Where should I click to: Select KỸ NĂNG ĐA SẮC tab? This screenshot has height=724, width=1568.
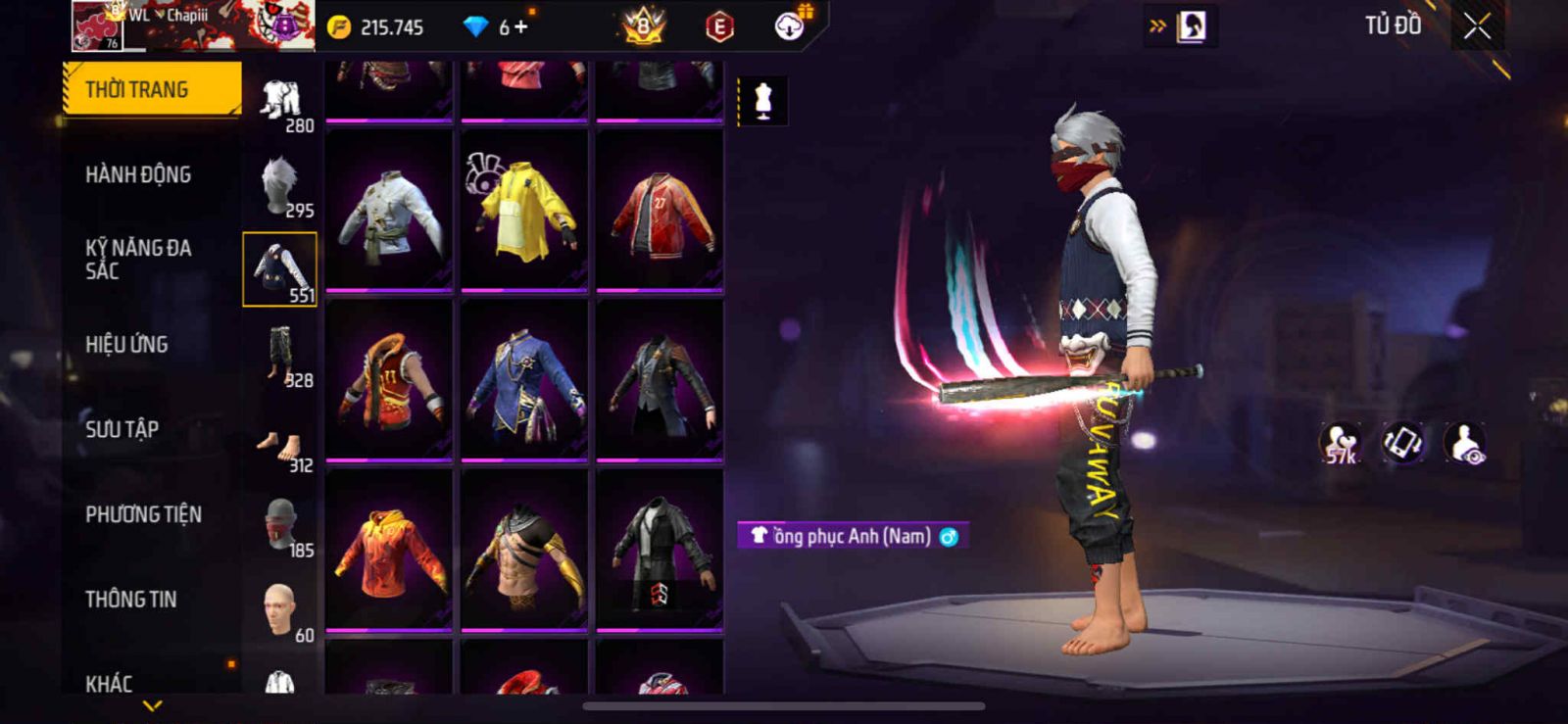point(138,259)
